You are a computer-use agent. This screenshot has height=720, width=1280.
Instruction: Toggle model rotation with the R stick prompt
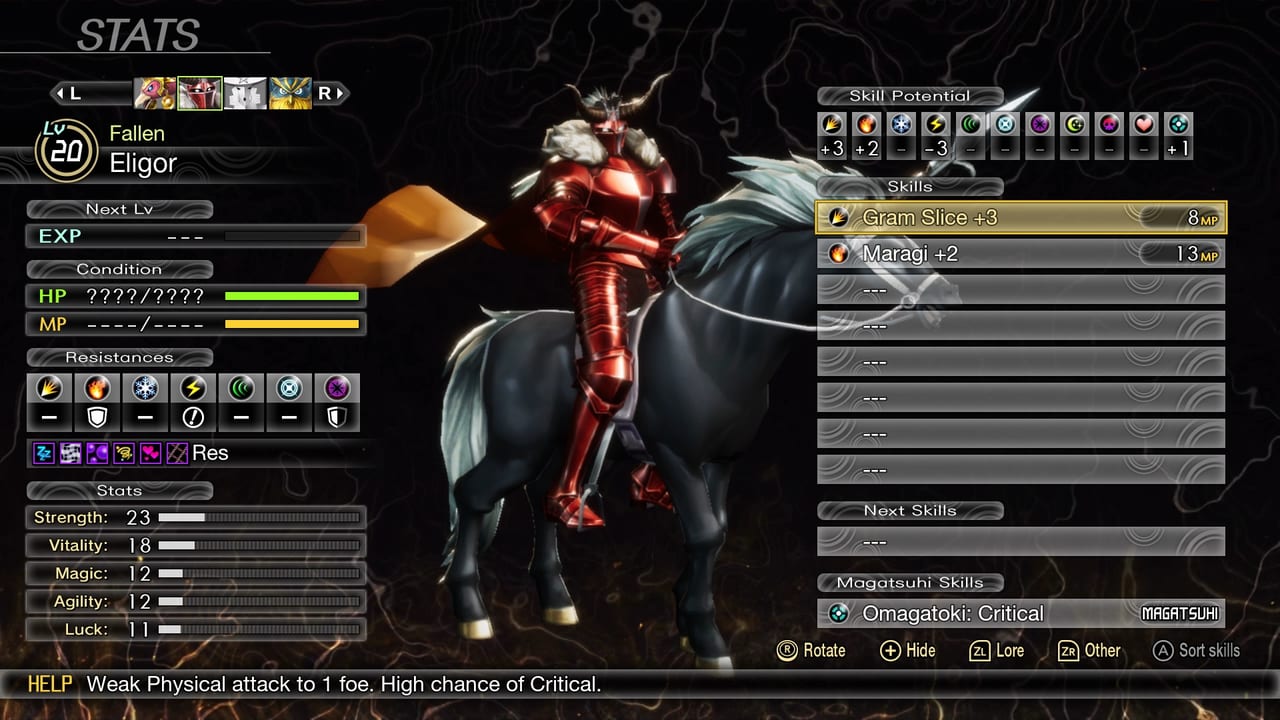(x=816, y=651)
